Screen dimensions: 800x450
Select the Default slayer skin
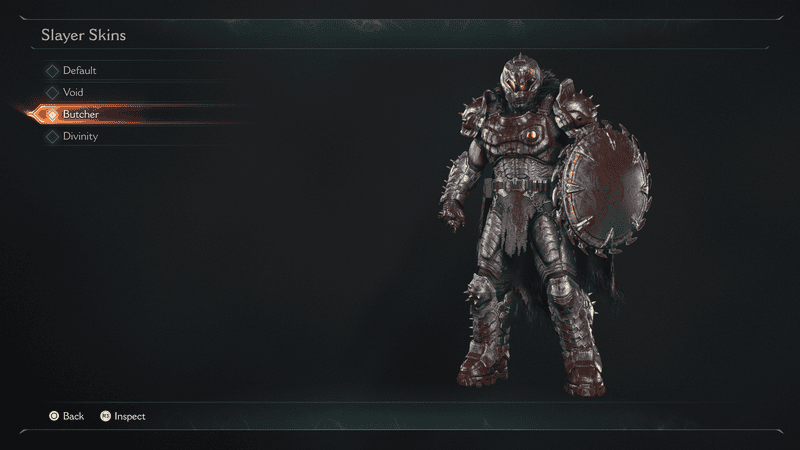coord(79,71)
